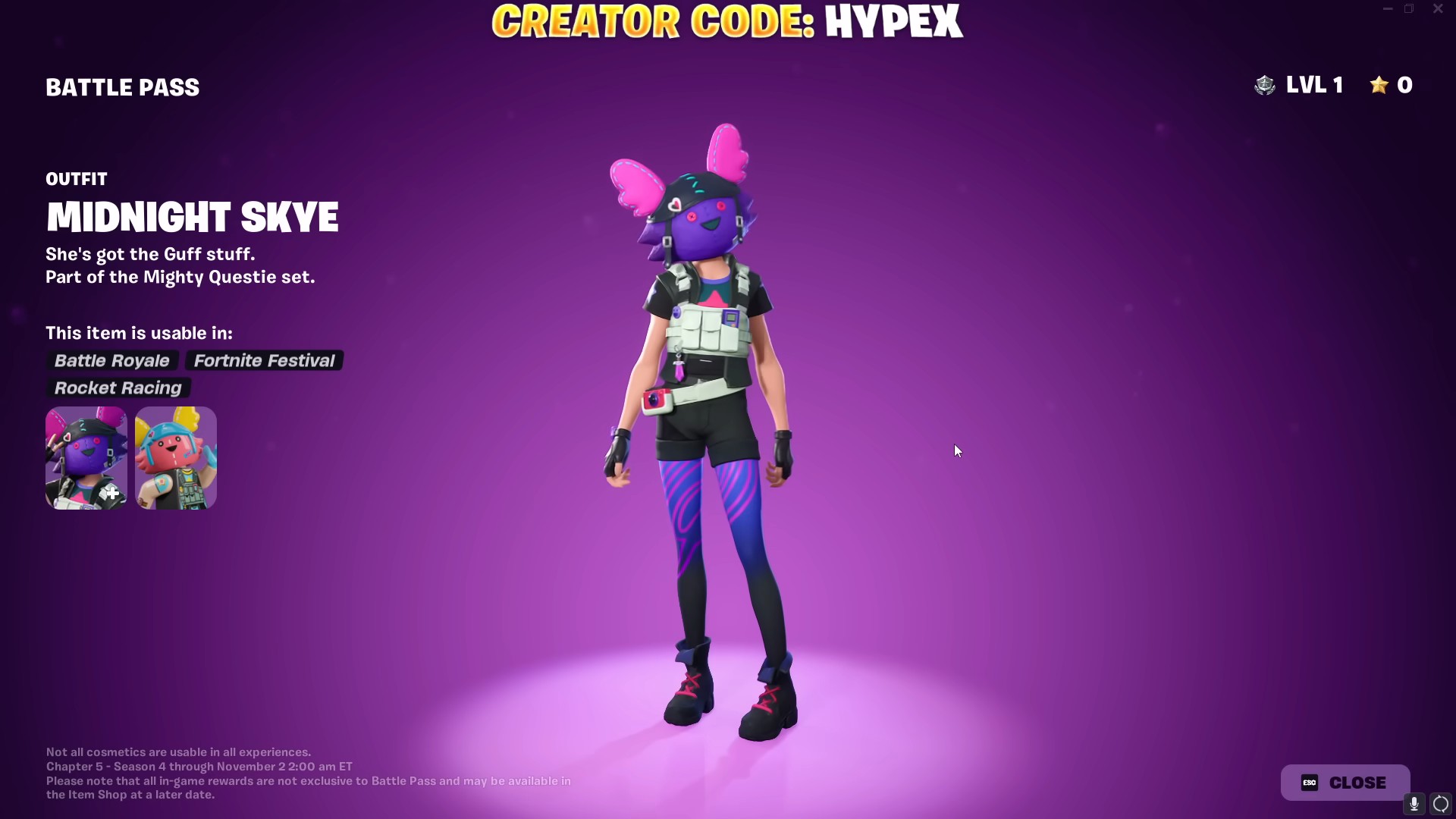
Task: Click the silver battle pass level badge icon
Action: coord(1265,85)
